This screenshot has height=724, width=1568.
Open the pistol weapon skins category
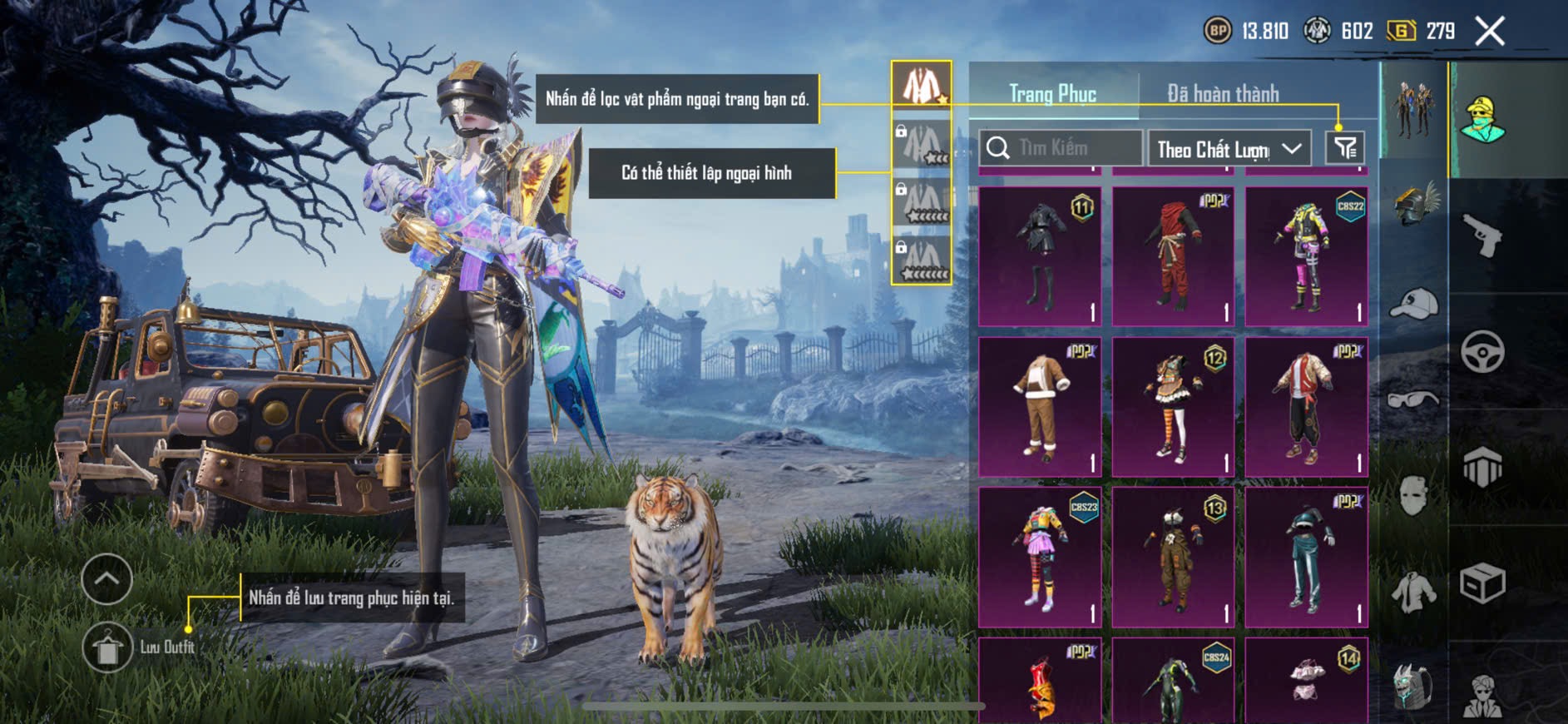click(1483, 236)
